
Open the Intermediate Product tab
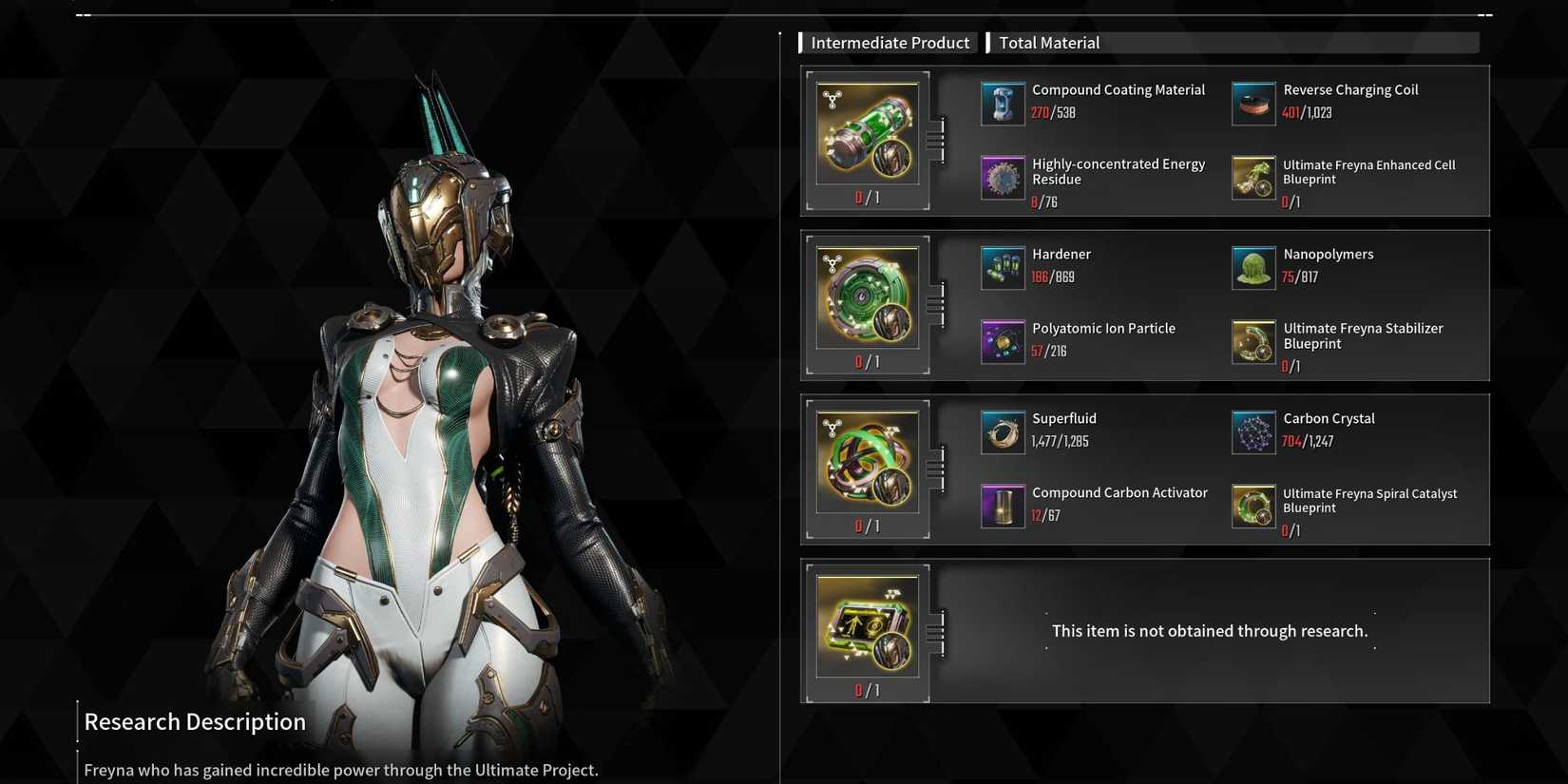(x=889, y=42)
